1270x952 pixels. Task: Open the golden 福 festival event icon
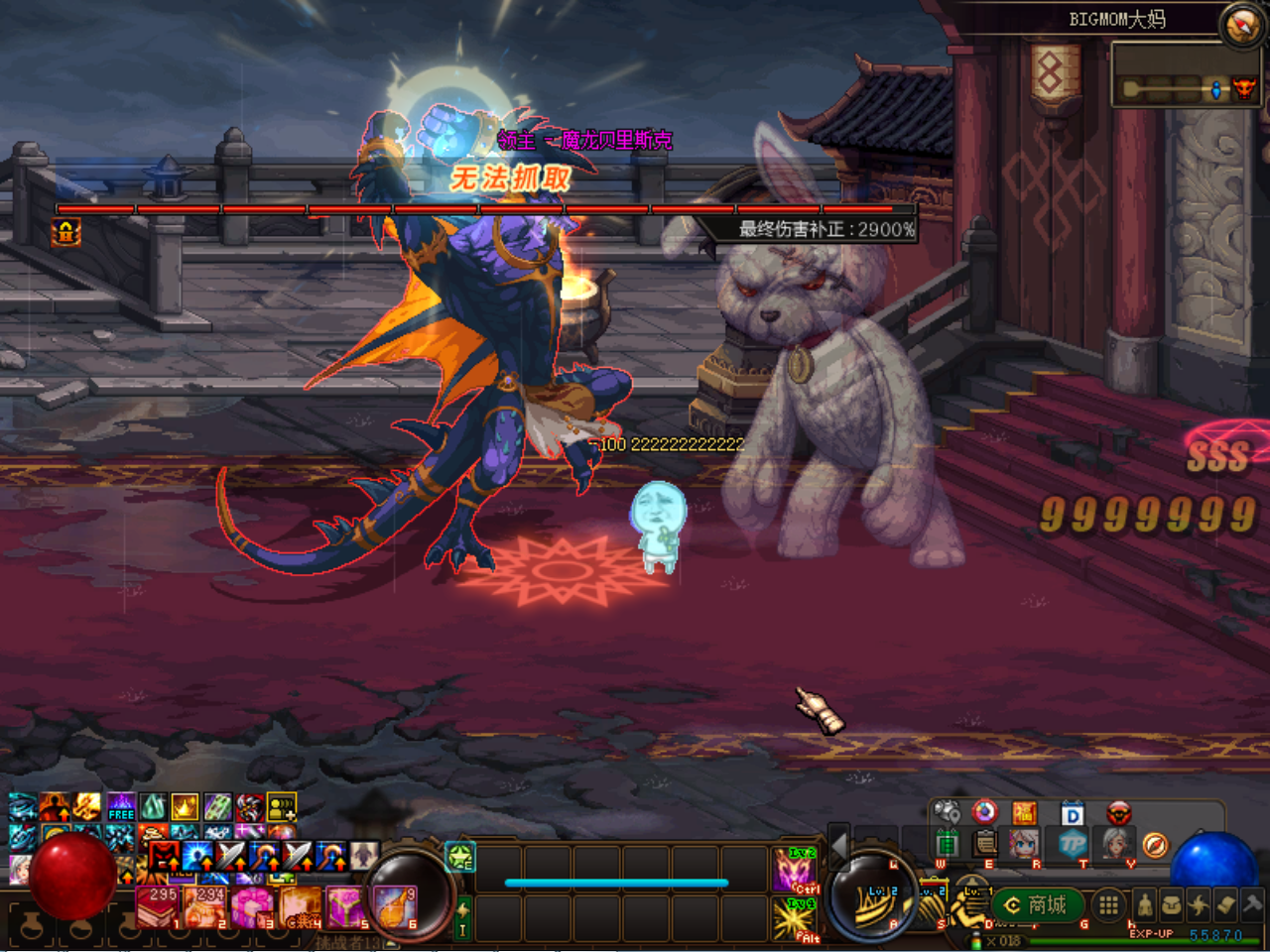(x=1025, y=812)
